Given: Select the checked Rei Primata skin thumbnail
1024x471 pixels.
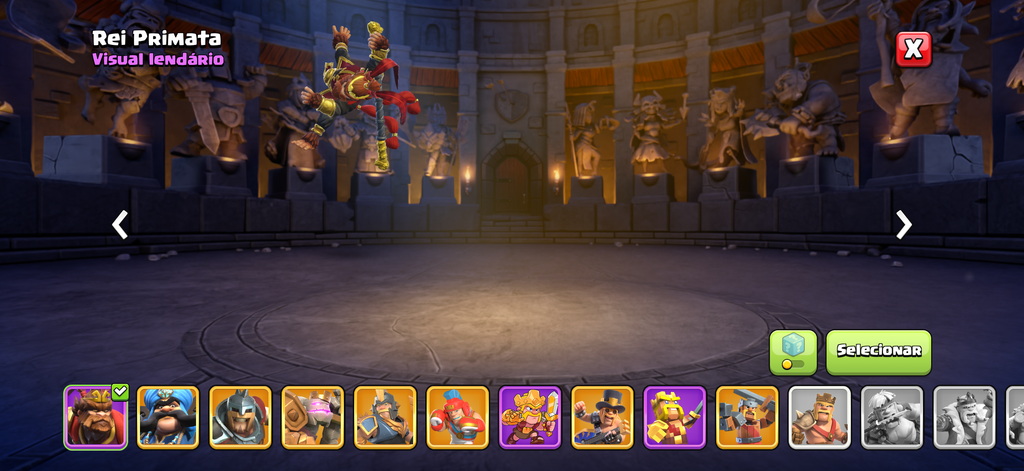Looking at the screenshot, I should coord(96,417).
